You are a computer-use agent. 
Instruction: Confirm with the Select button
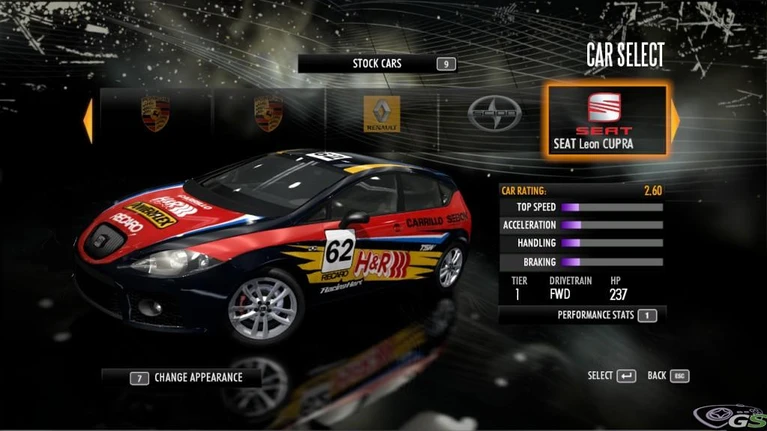point(612,376)
